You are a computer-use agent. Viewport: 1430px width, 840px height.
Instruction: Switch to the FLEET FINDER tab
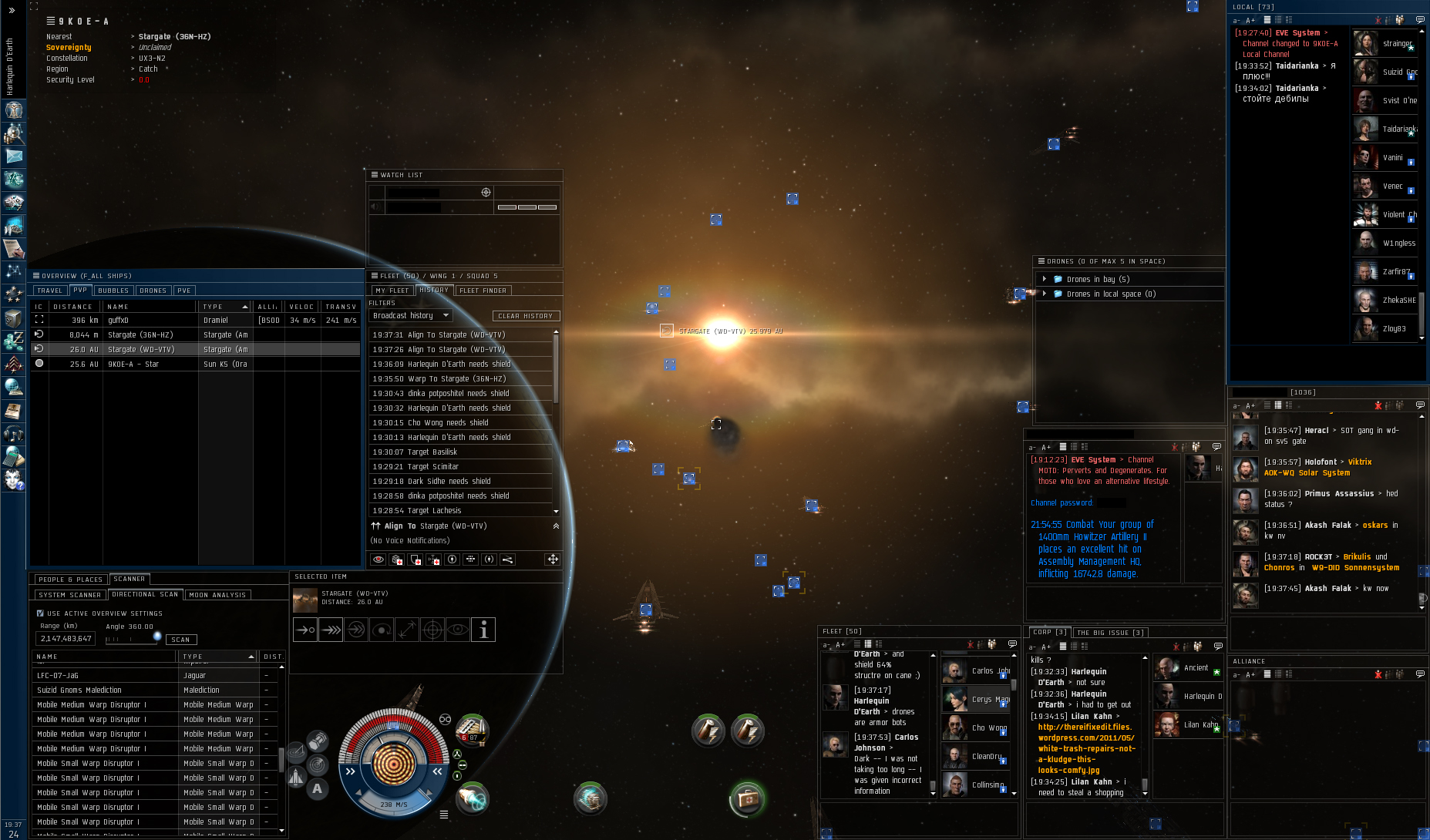[x=483, y=291]
